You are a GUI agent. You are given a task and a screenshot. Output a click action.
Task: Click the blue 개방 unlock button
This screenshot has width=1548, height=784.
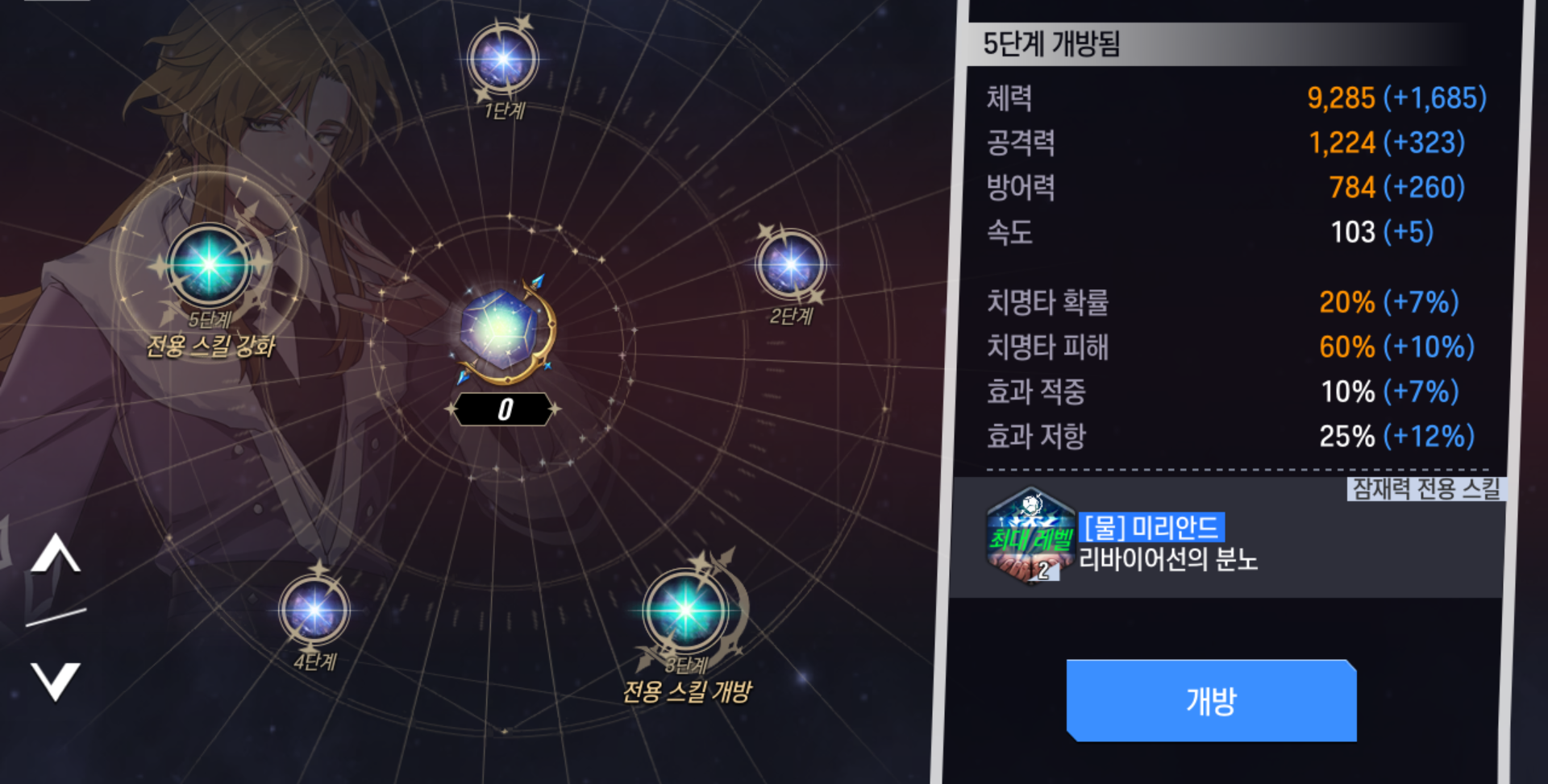coord(1211,700)
